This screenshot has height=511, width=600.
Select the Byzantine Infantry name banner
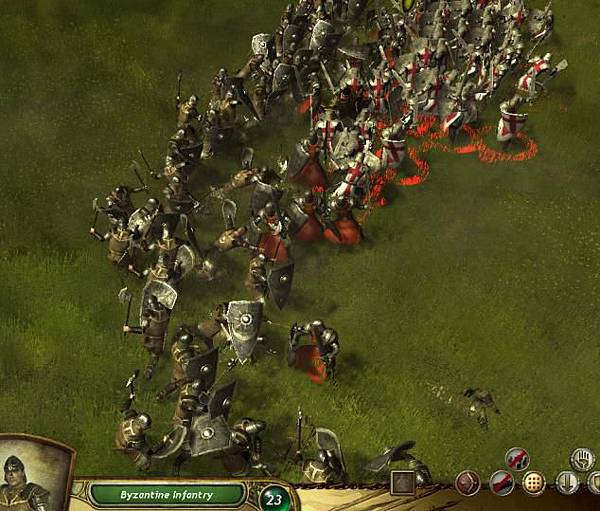click(x=167, y=494)
